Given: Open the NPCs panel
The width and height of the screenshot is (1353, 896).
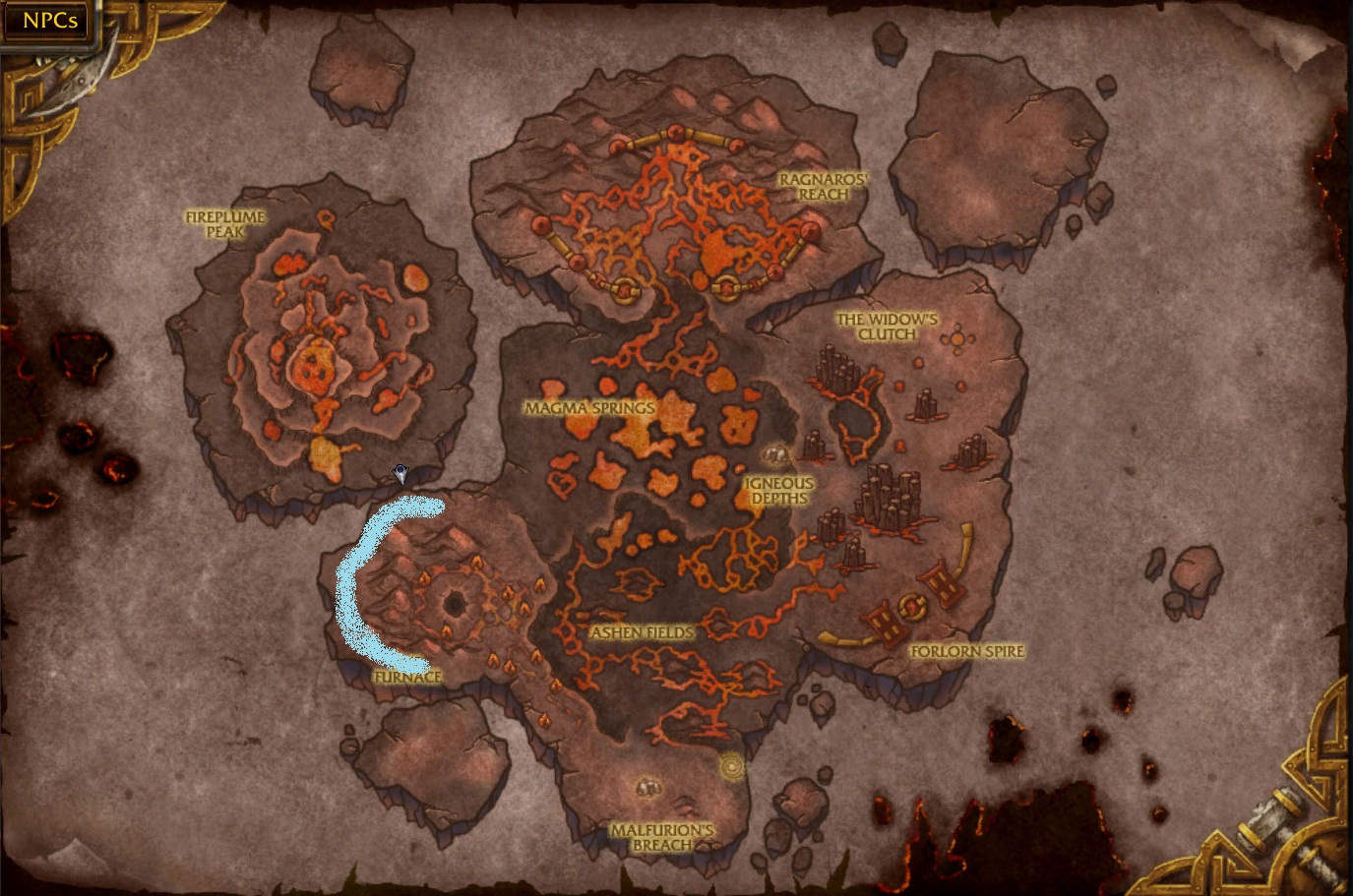Looking at the screenshot, I should click(46, 20).
